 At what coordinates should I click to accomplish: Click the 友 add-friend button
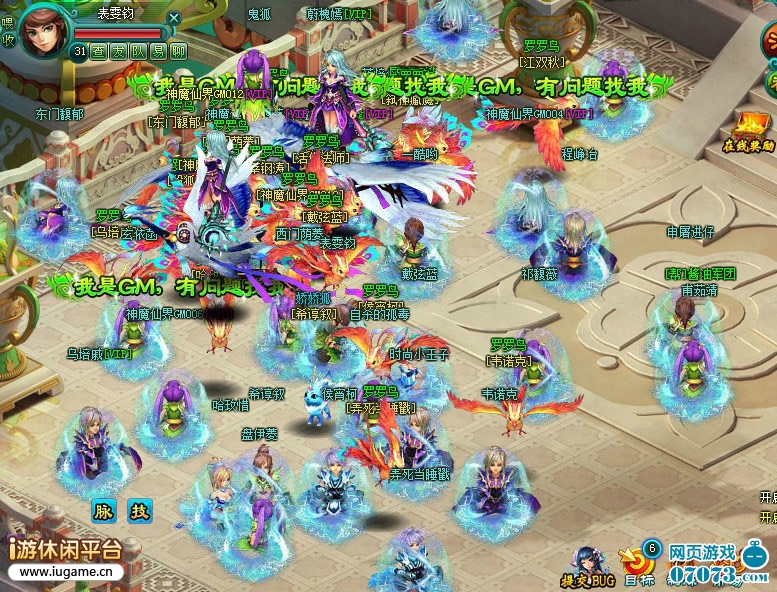point(119,51)
